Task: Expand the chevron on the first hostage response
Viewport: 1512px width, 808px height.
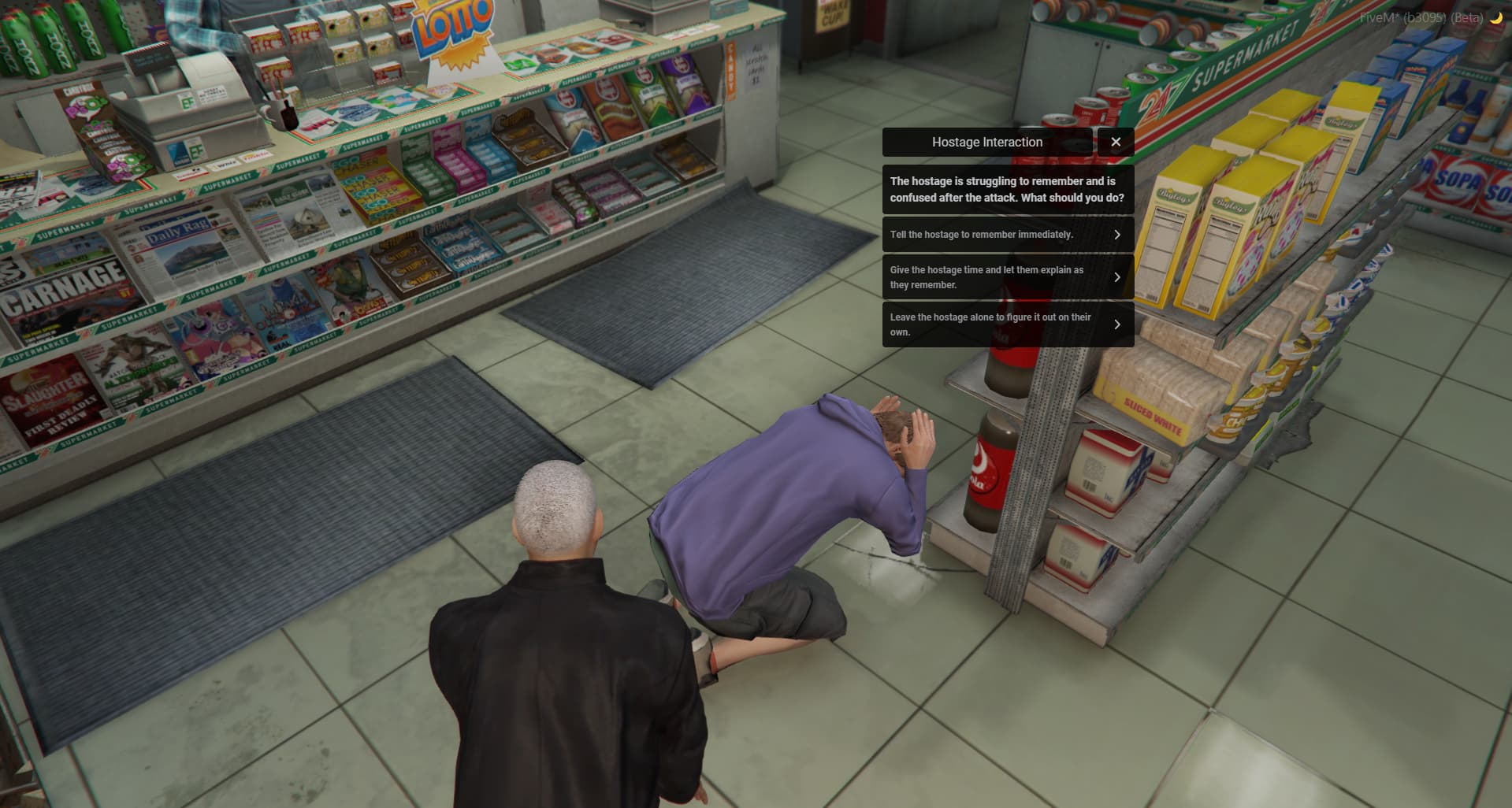Action: coord(1118,234)
